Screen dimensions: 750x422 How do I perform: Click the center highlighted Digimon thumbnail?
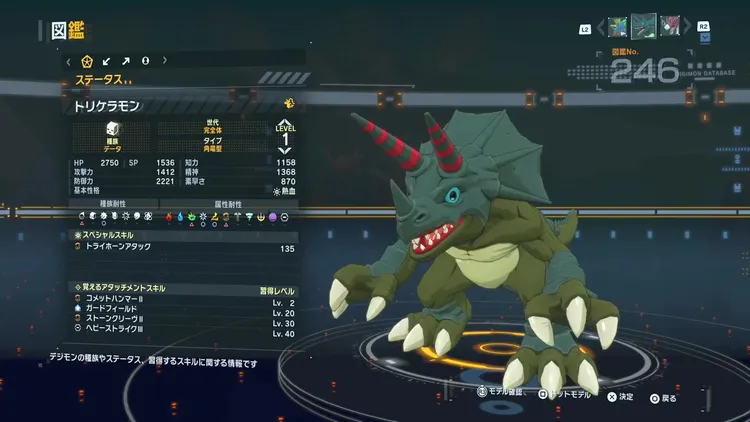click(x=643, y=25)
